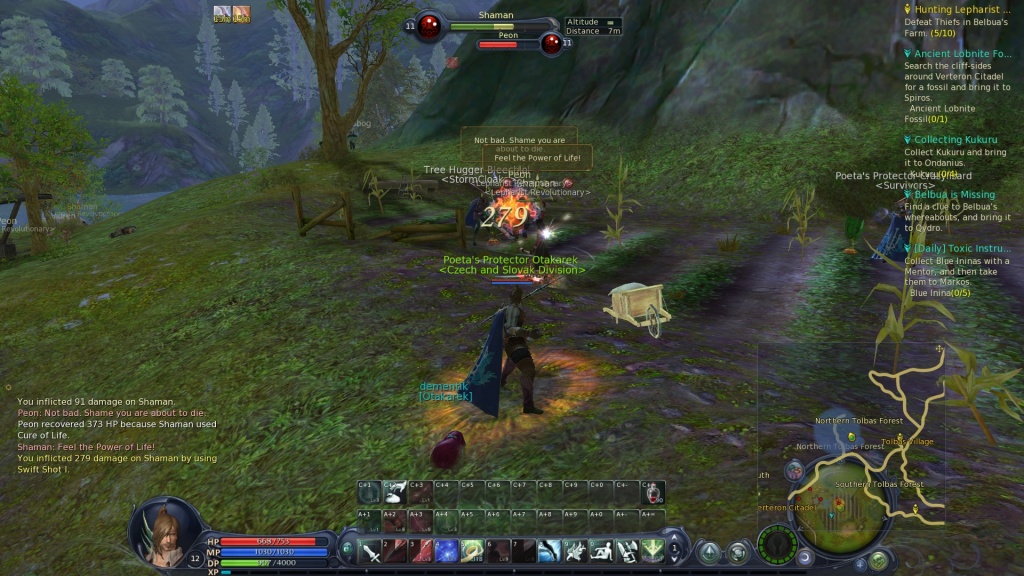Select the sword attack skill in slot 1
This screenshot has width=1024, height=576.
[370, 550]
